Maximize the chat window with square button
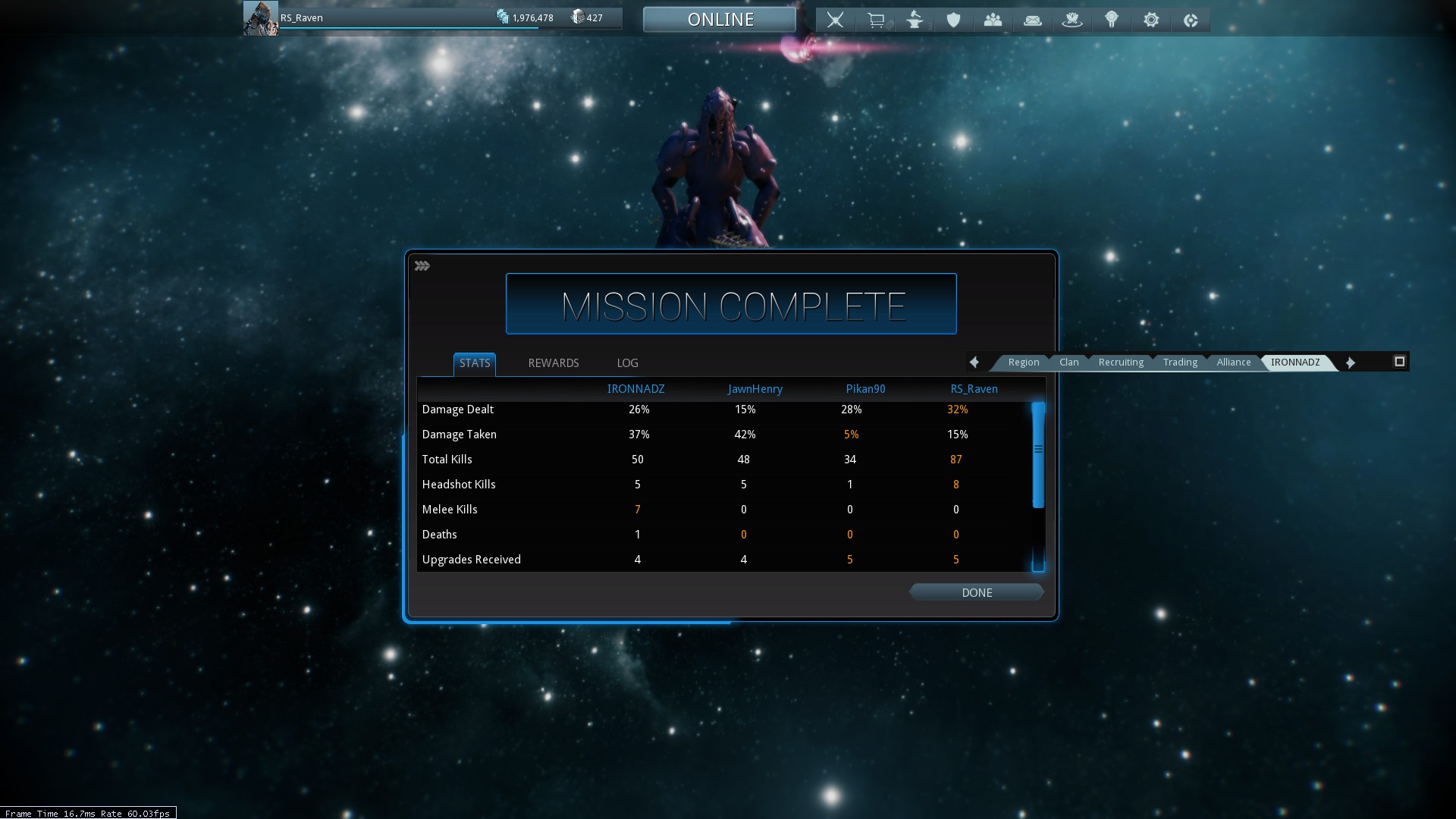The width and height of the screenshot is (1456, 819). point(1399,362)
